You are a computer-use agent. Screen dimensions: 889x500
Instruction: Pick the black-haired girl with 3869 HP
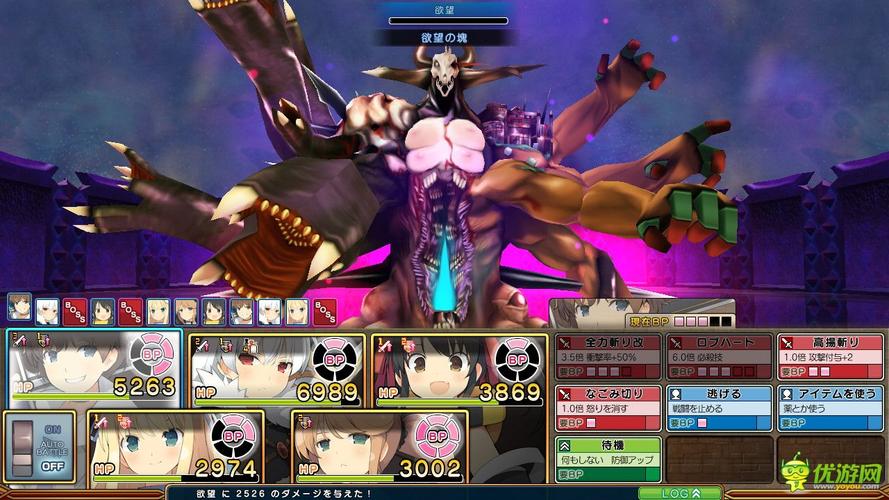tap(459, 368)
